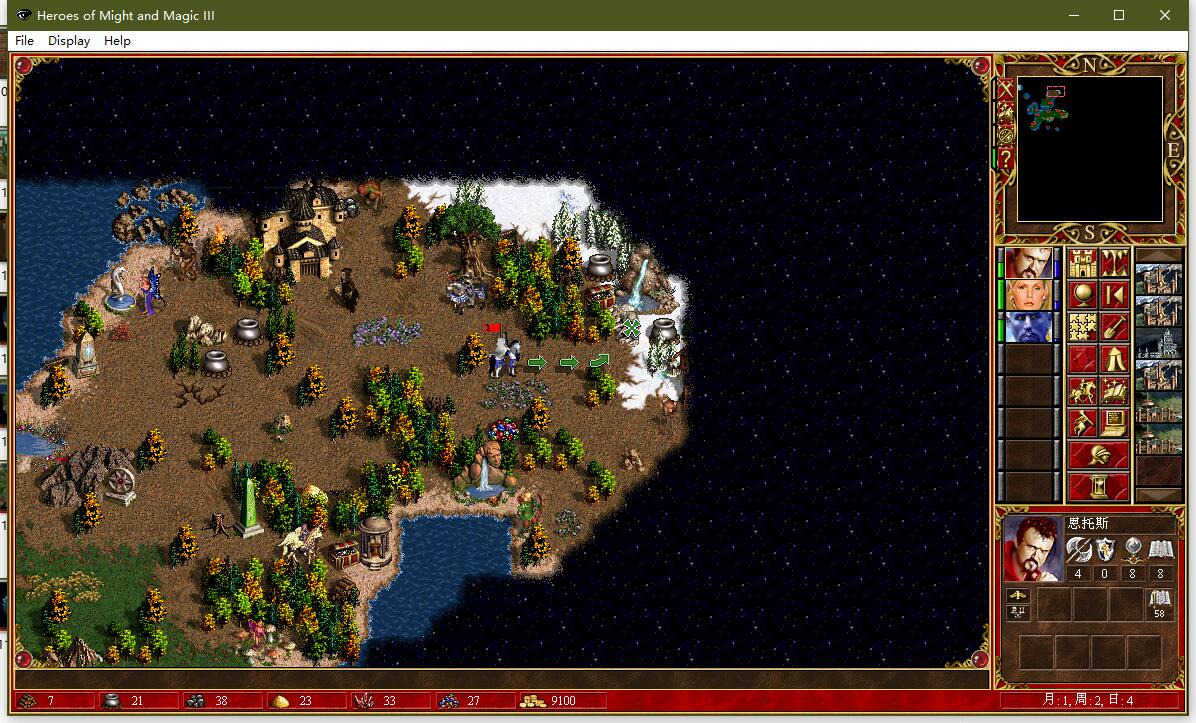Viewport: 1196px width, 723px height.
Task: Move the hero with the horseman button
Action: pos(1083,391)
